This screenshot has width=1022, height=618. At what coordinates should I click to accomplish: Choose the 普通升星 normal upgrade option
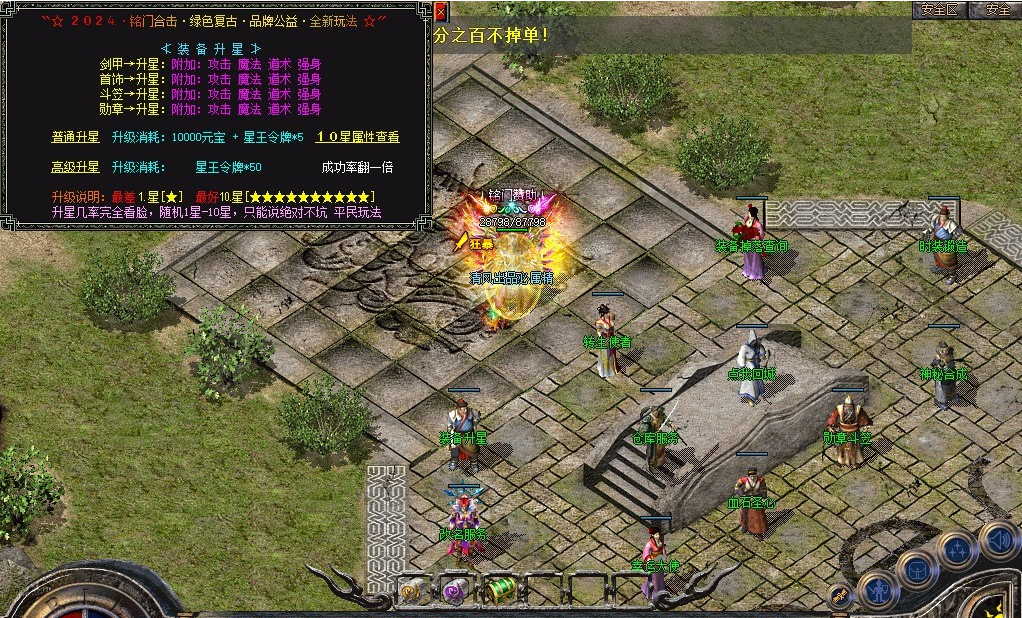coord(76,137)
